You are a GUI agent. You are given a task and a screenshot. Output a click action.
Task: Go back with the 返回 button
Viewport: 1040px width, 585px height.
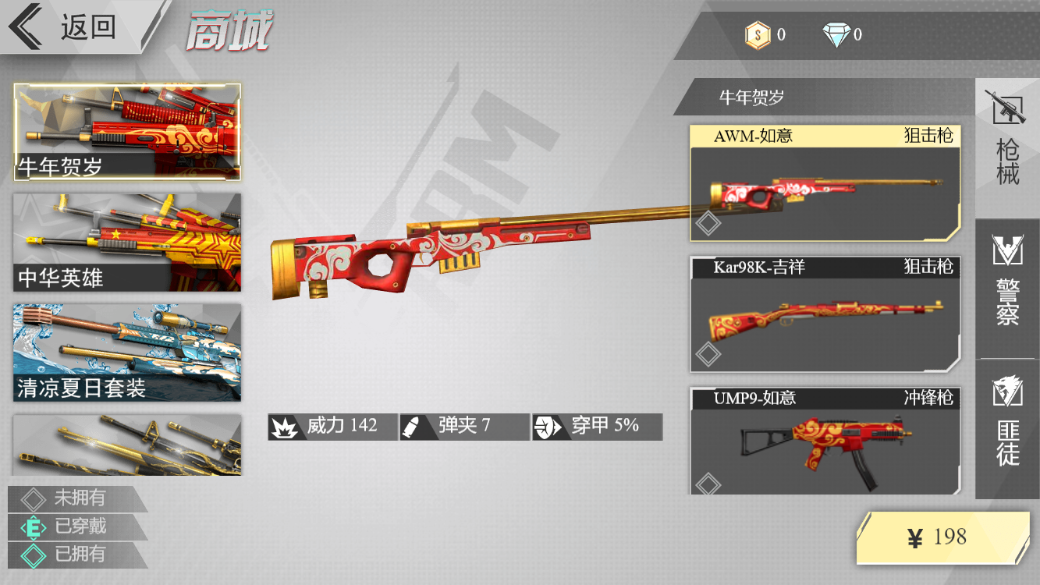point(70,27)
